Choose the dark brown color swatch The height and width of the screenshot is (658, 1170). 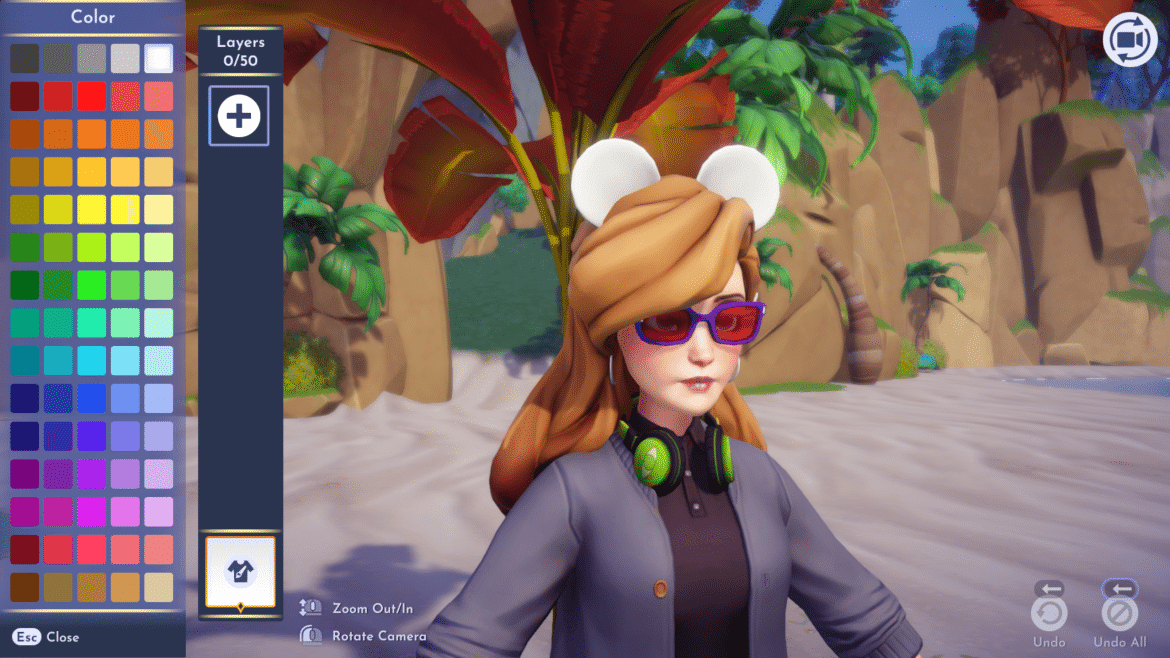click(24, 587)
